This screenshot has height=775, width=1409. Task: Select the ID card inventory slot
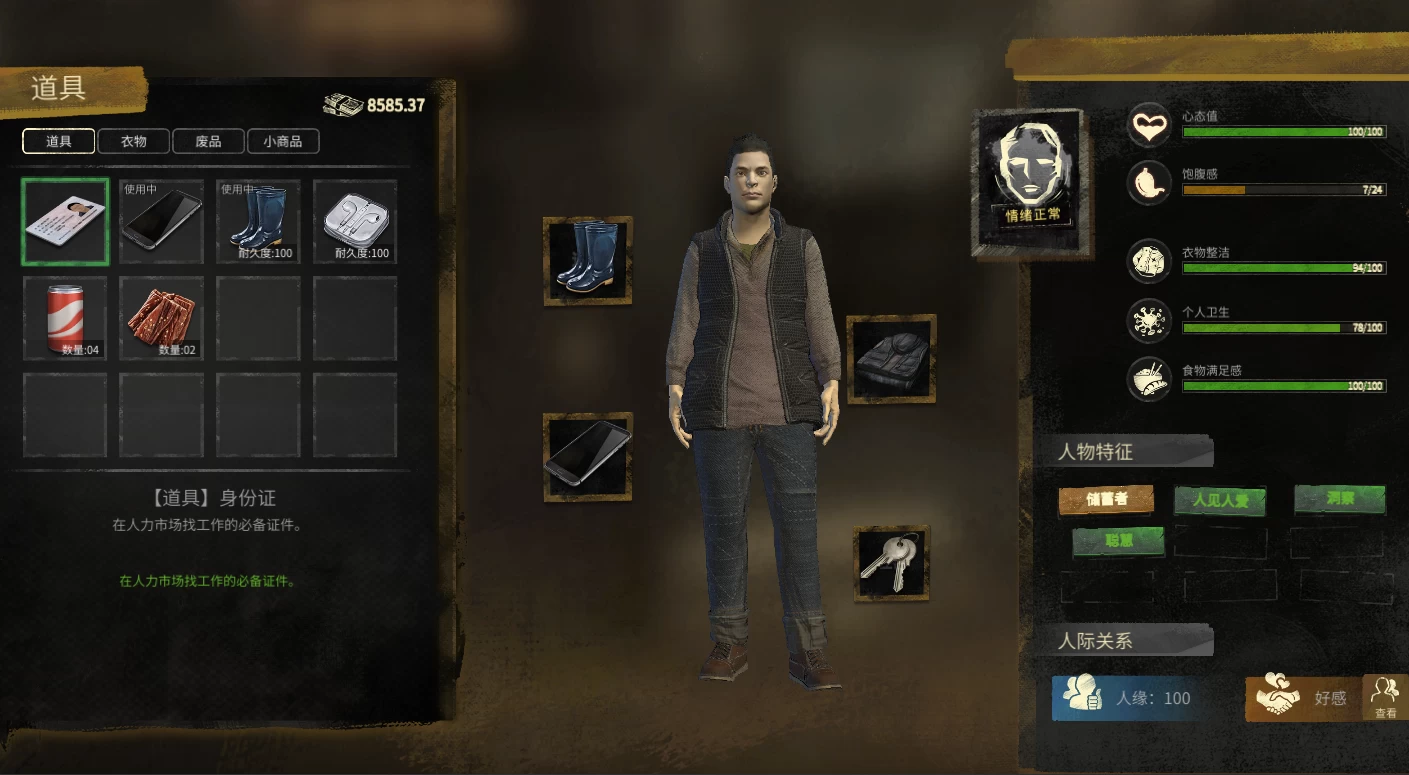pos(65,221)
